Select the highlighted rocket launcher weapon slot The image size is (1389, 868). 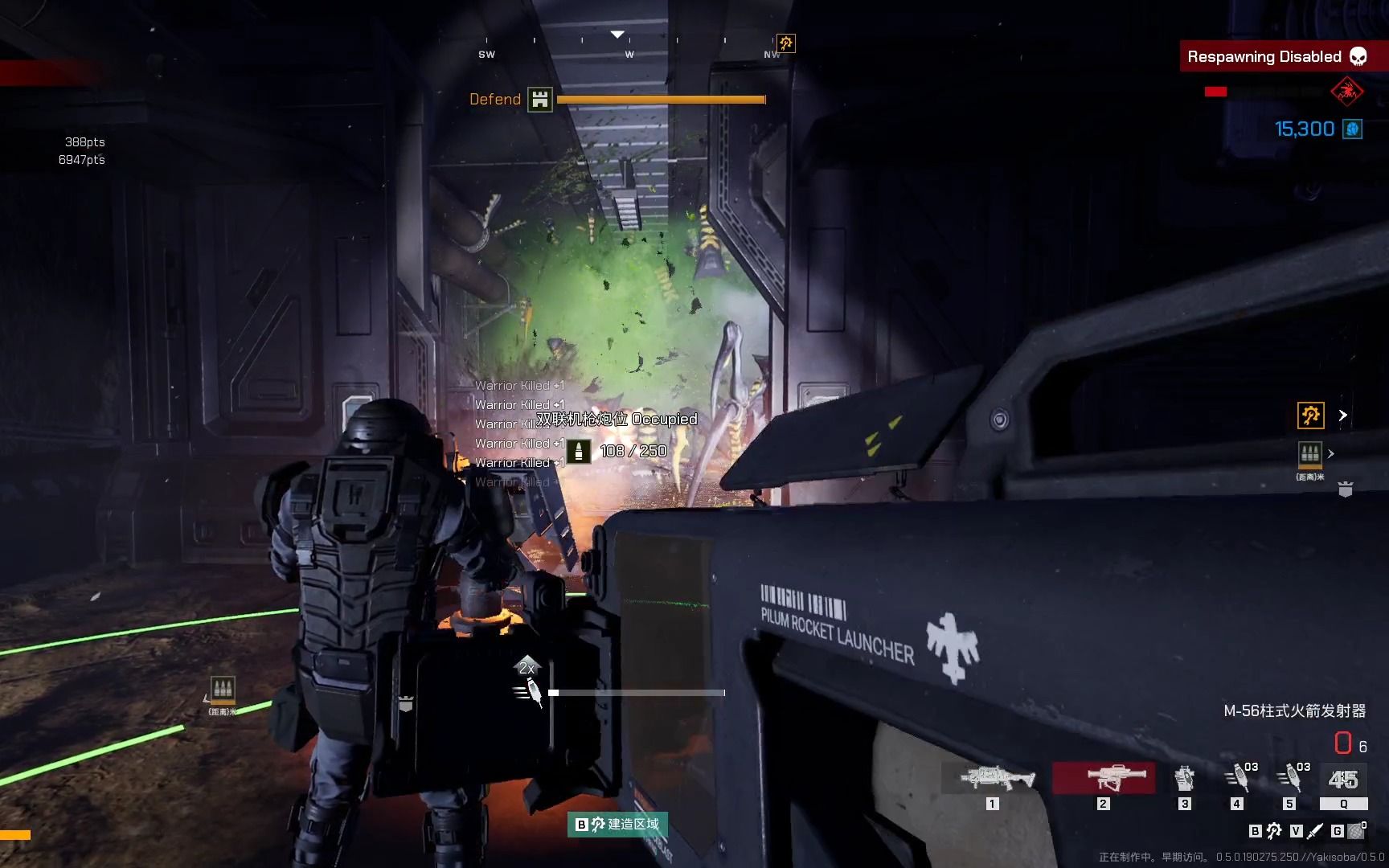pyautogui.click(x=1104, y=777)
